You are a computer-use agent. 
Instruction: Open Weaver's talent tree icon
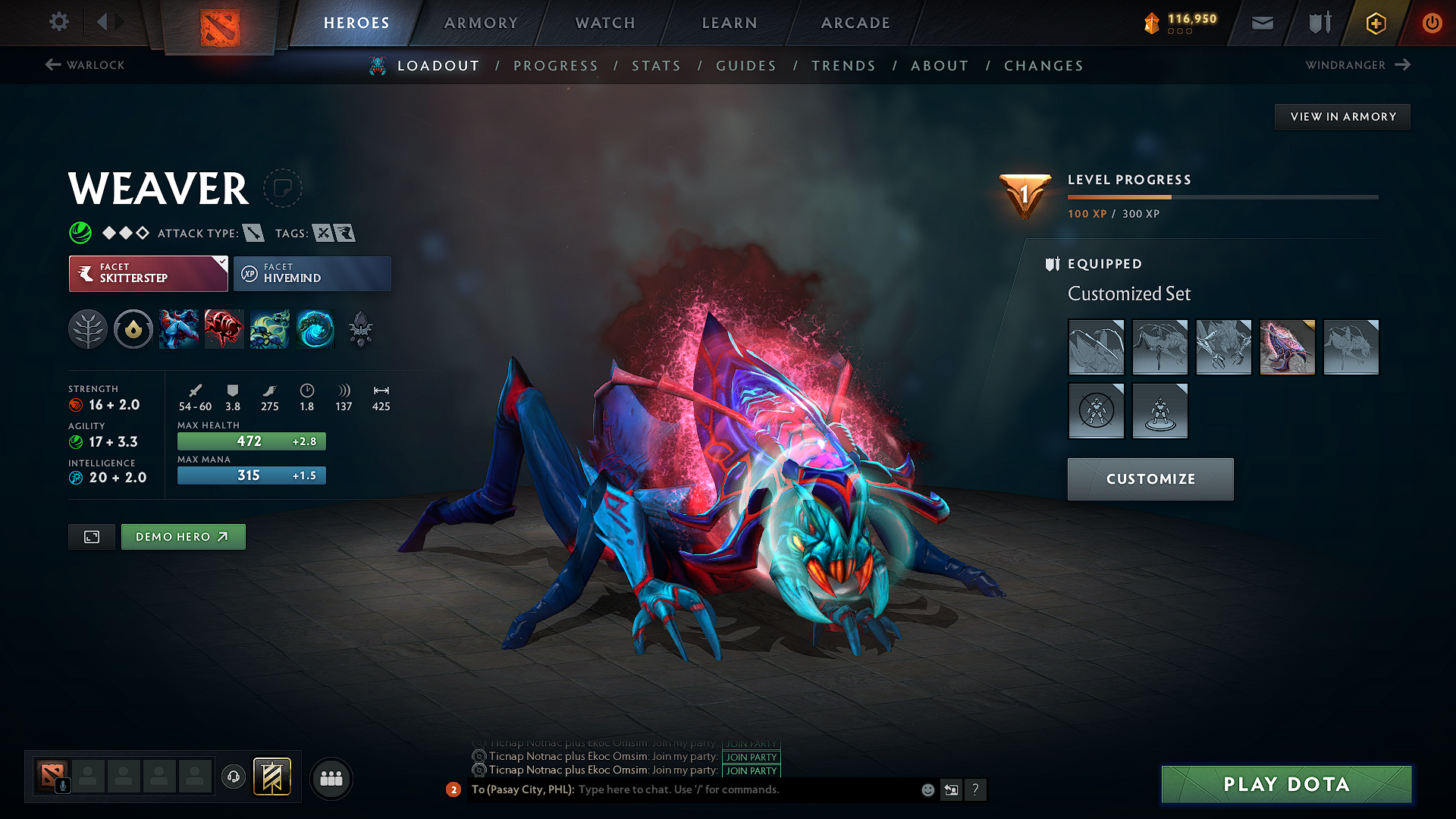tap(87, 328)
